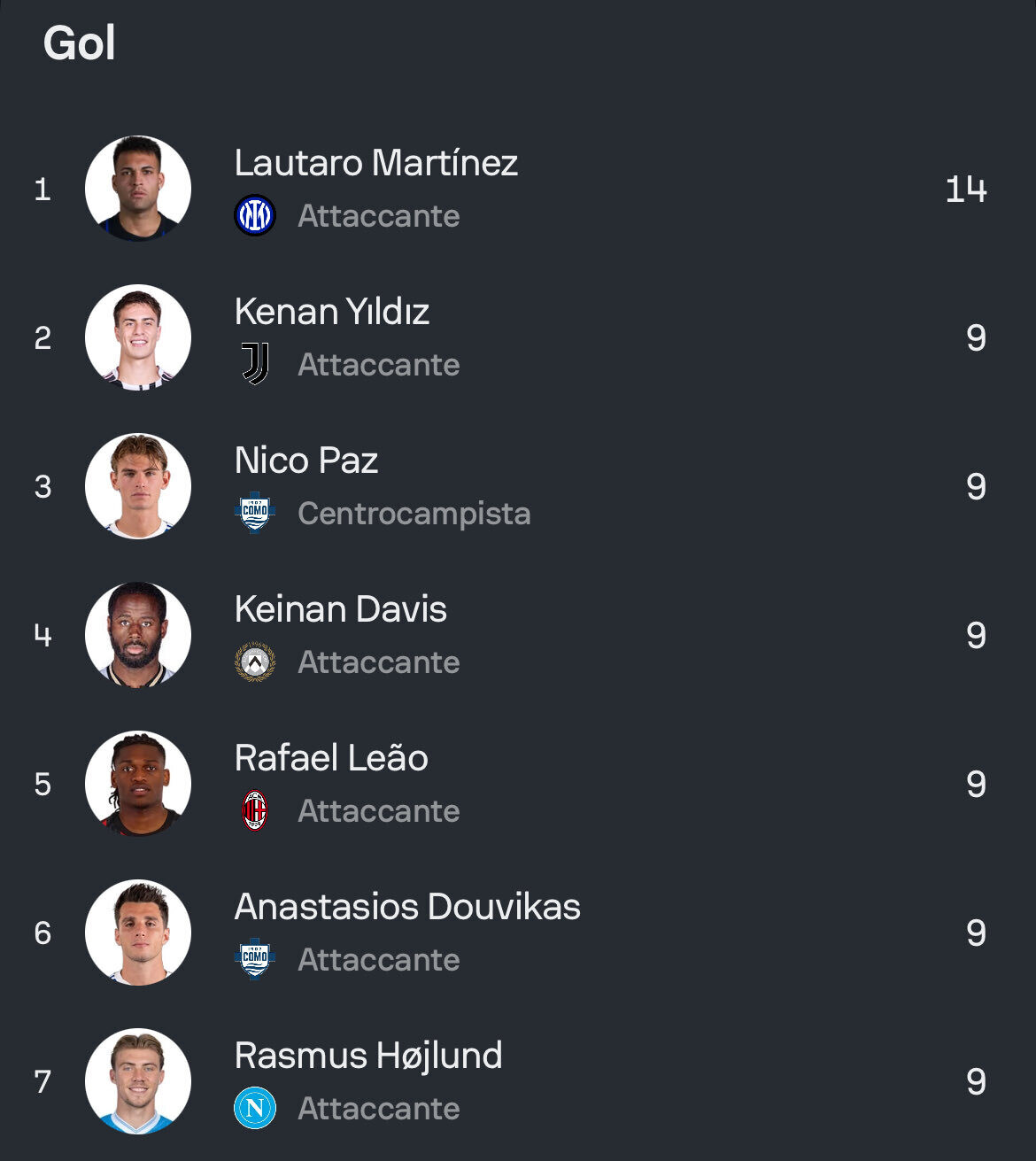
Task: Click Keinan Davis's portrait photo
Action: (x=138, y=635)
